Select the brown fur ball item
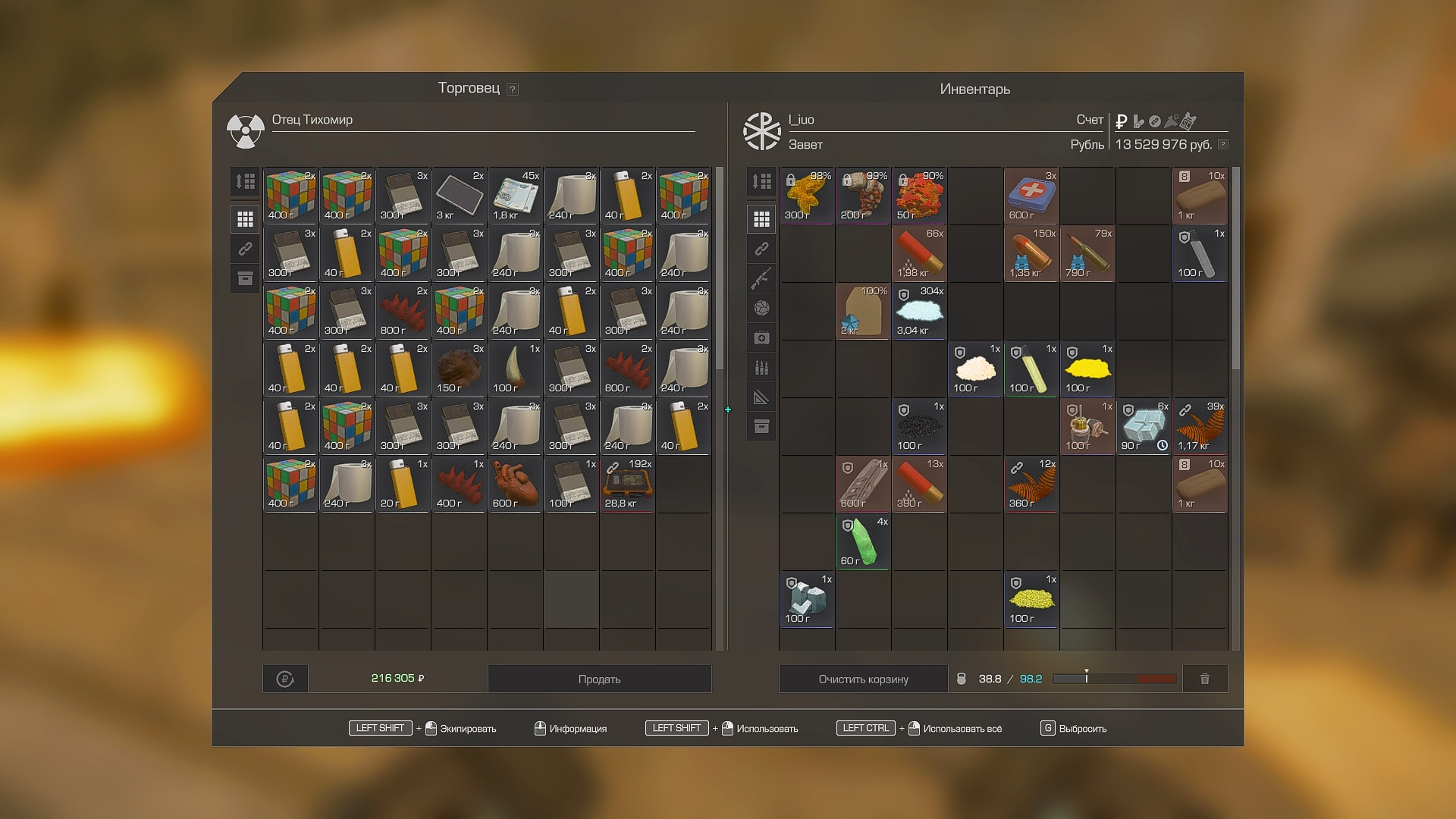This screenshot has height=819, width=1456. point(460,369)
